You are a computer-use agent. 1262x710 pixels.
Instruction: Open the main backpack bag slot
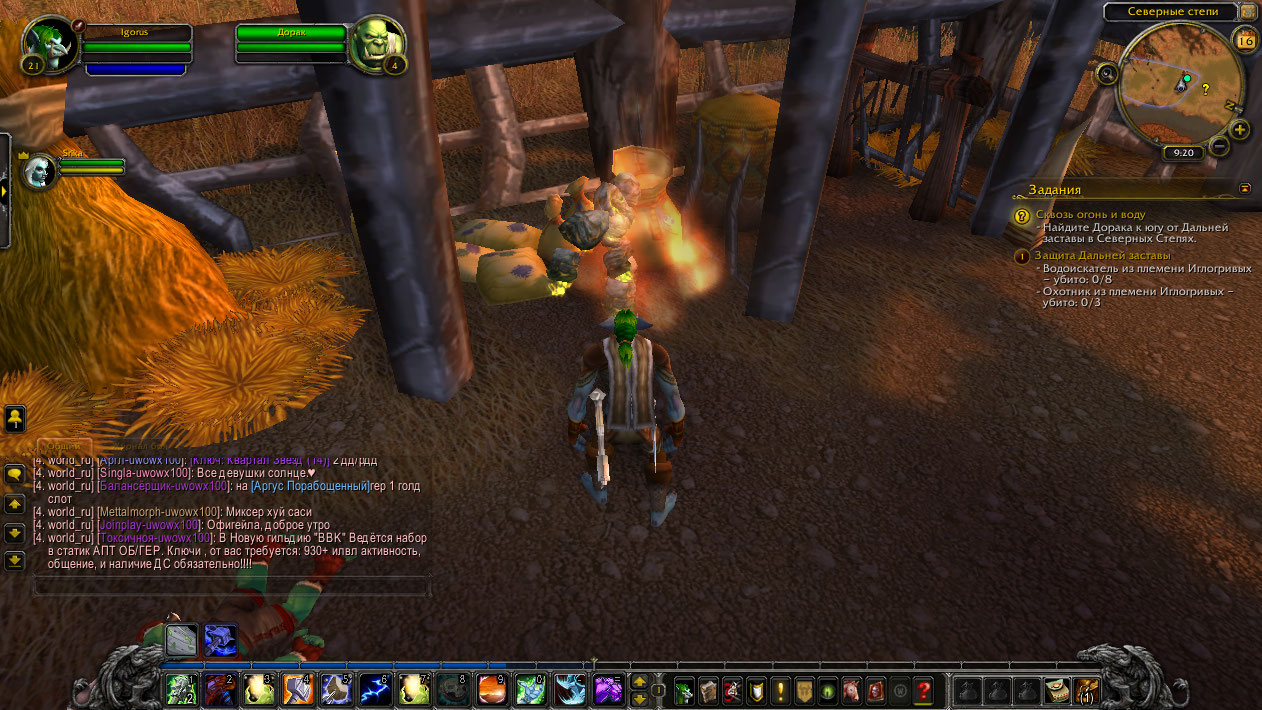click(1085, 690)
